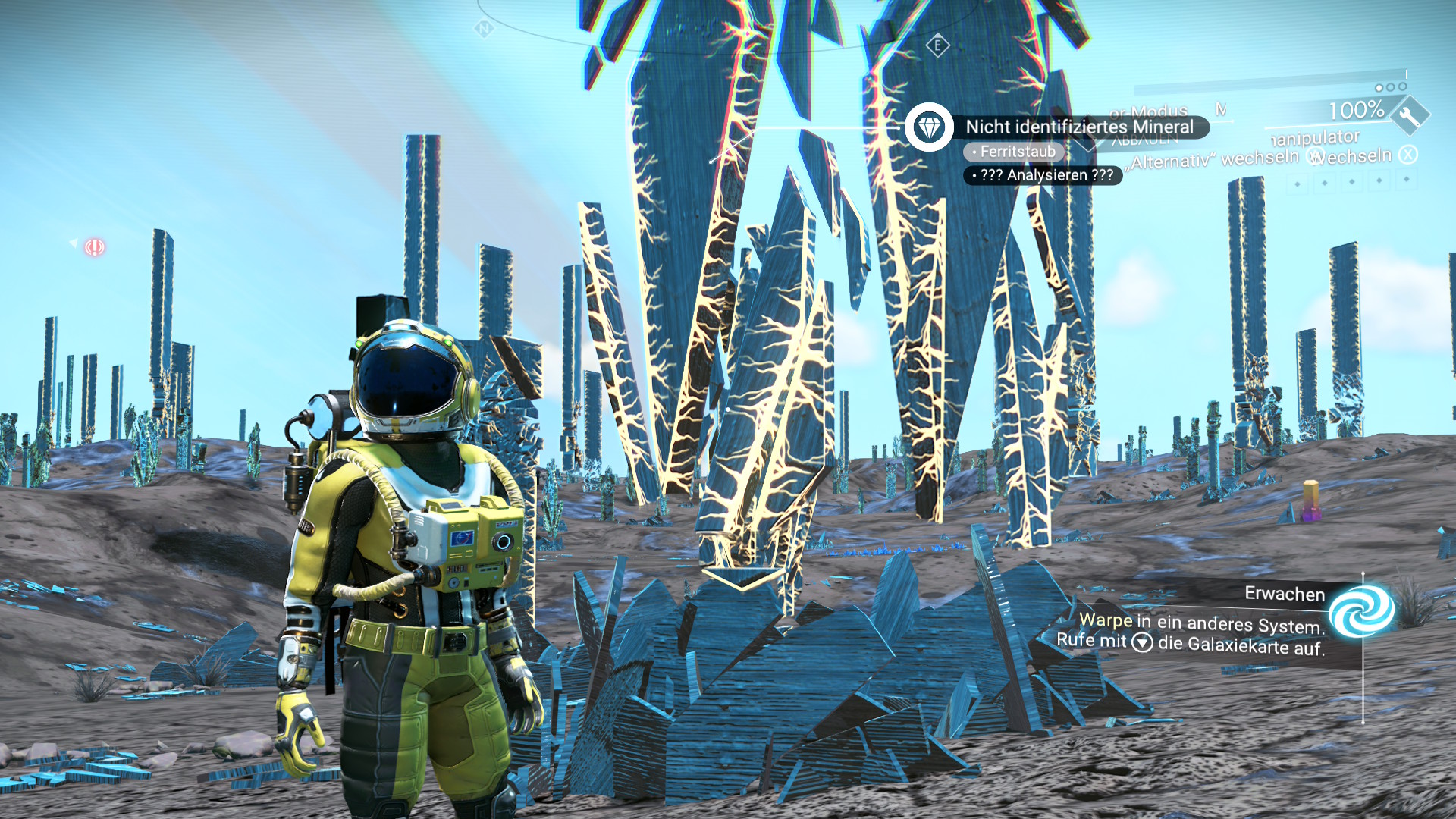The width and height of the screenshot is (1456, 819).
Task: Choose the ??? Analysieren ??? label
Action: 1043,175
